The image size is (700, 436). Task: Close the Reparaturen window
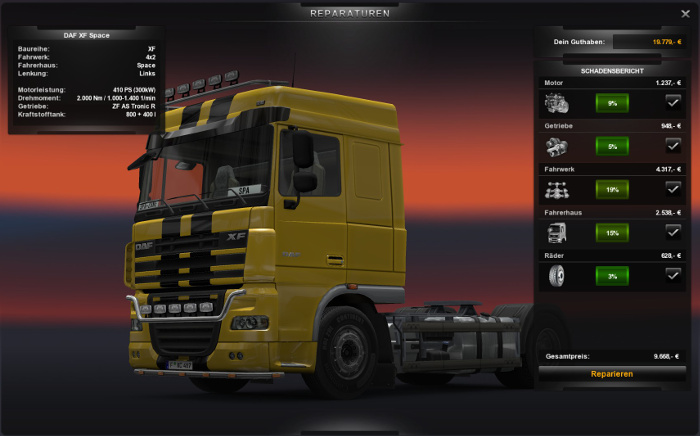(x=684, y=13)
